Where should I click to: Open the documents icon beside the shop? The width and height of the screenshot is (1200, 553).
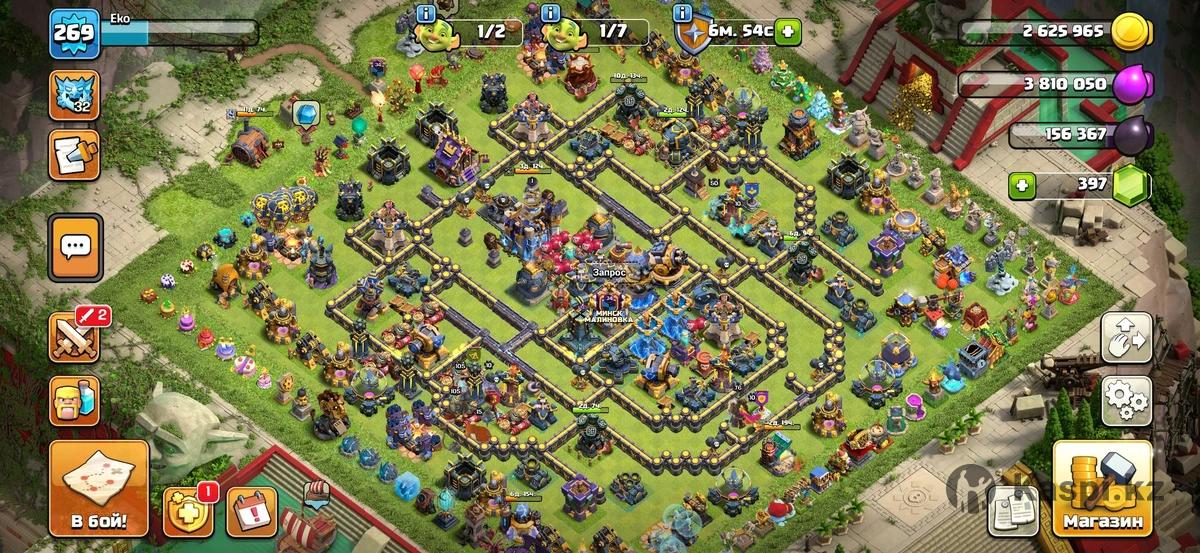pyautogui.click(x=1013, y=510)
